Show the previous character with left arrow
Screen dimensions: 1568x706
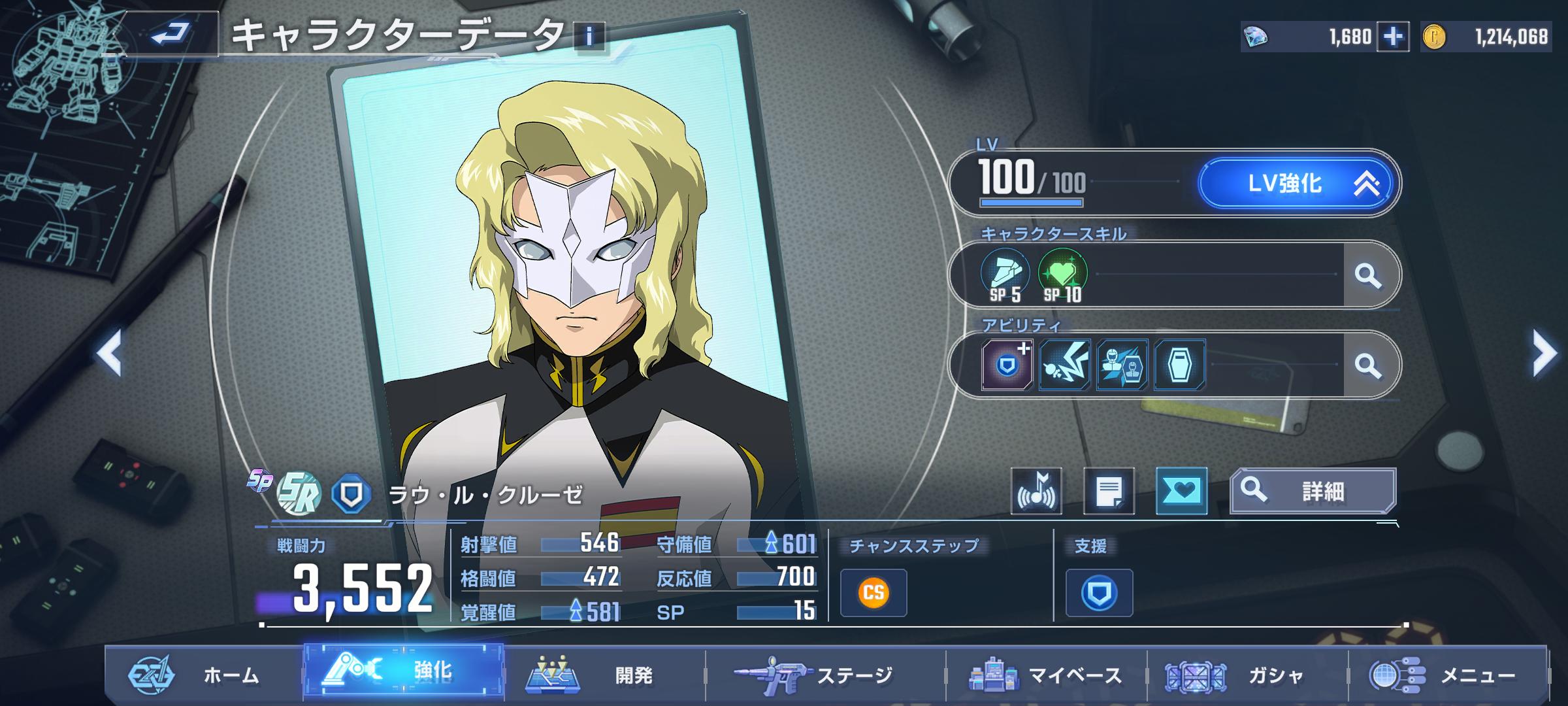(110, 353)
